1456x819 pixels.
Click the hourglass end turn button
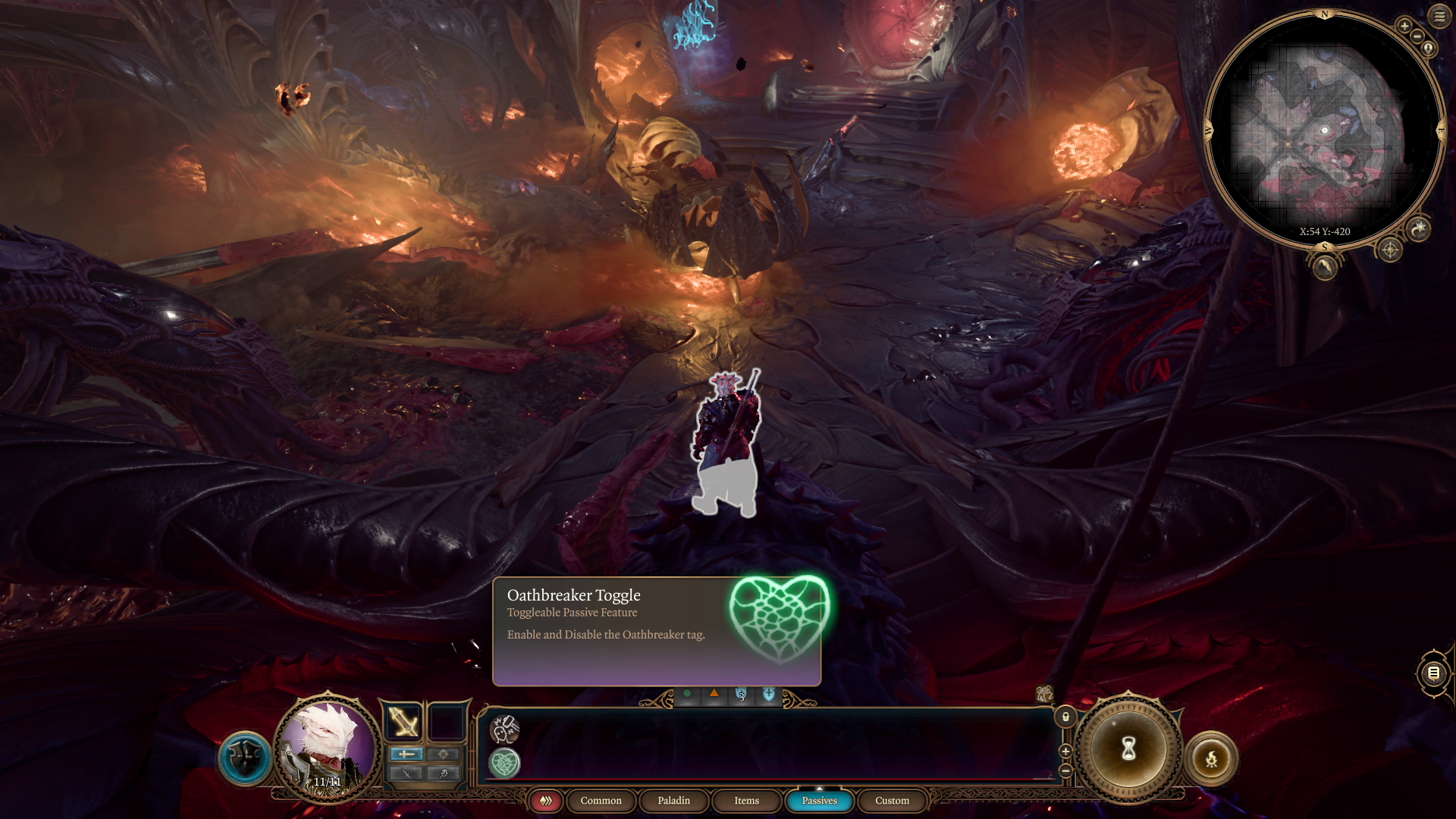1128,749
